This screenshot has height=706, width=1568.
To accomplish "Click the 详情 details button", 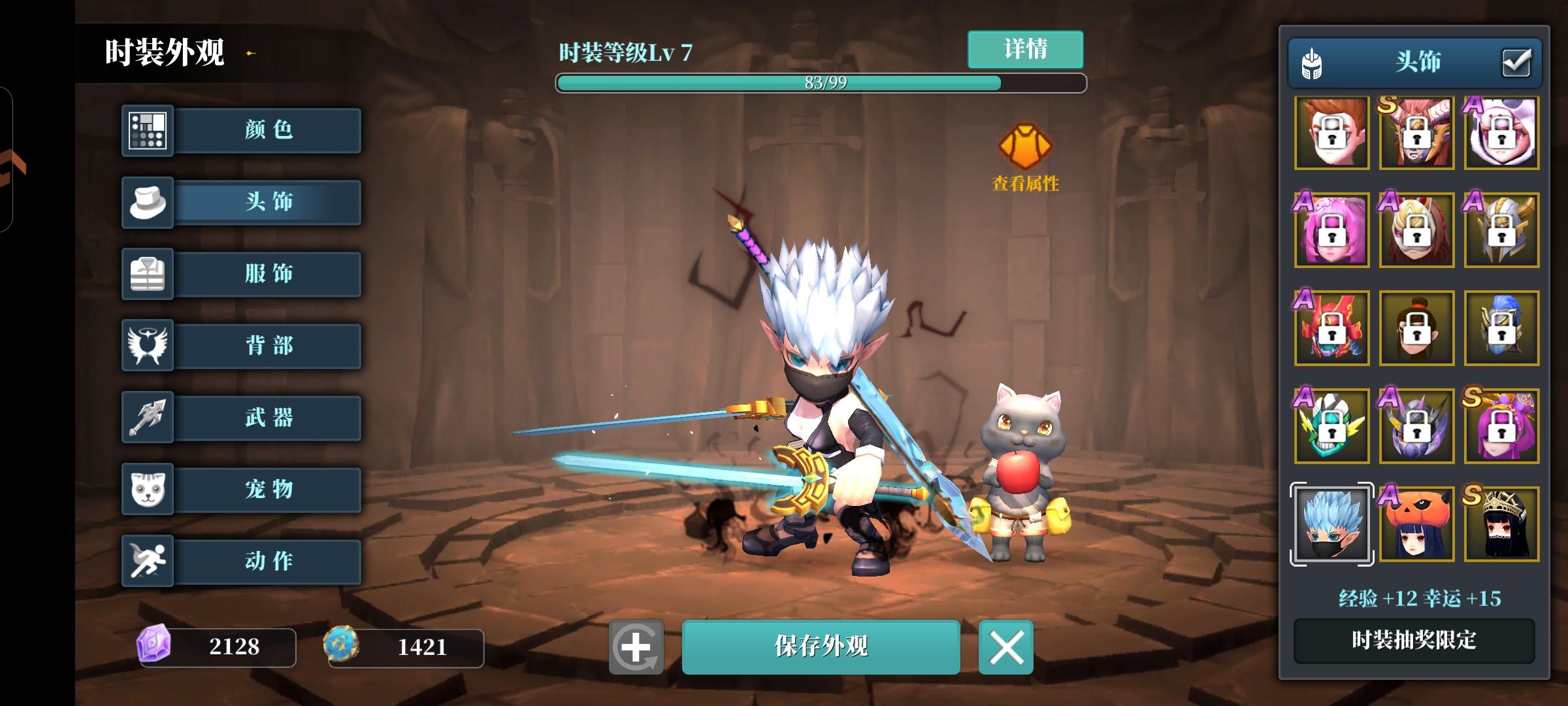I will [x=1025, y=49].
